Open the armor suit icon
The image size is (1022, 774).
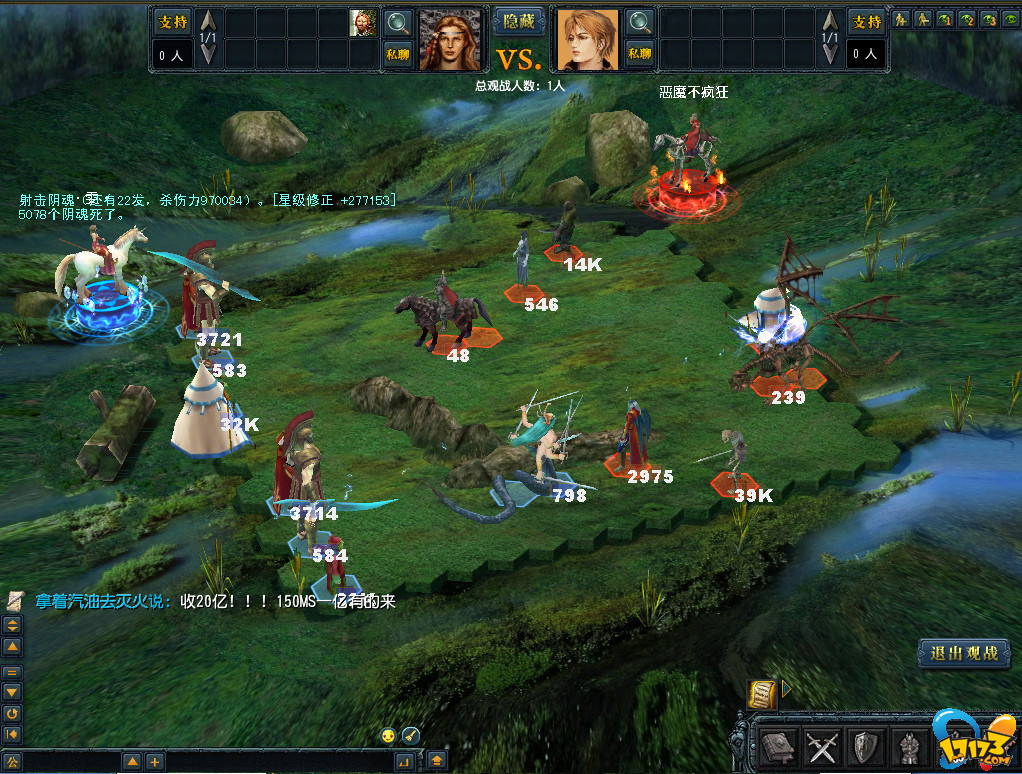click(x=907, y=745)
